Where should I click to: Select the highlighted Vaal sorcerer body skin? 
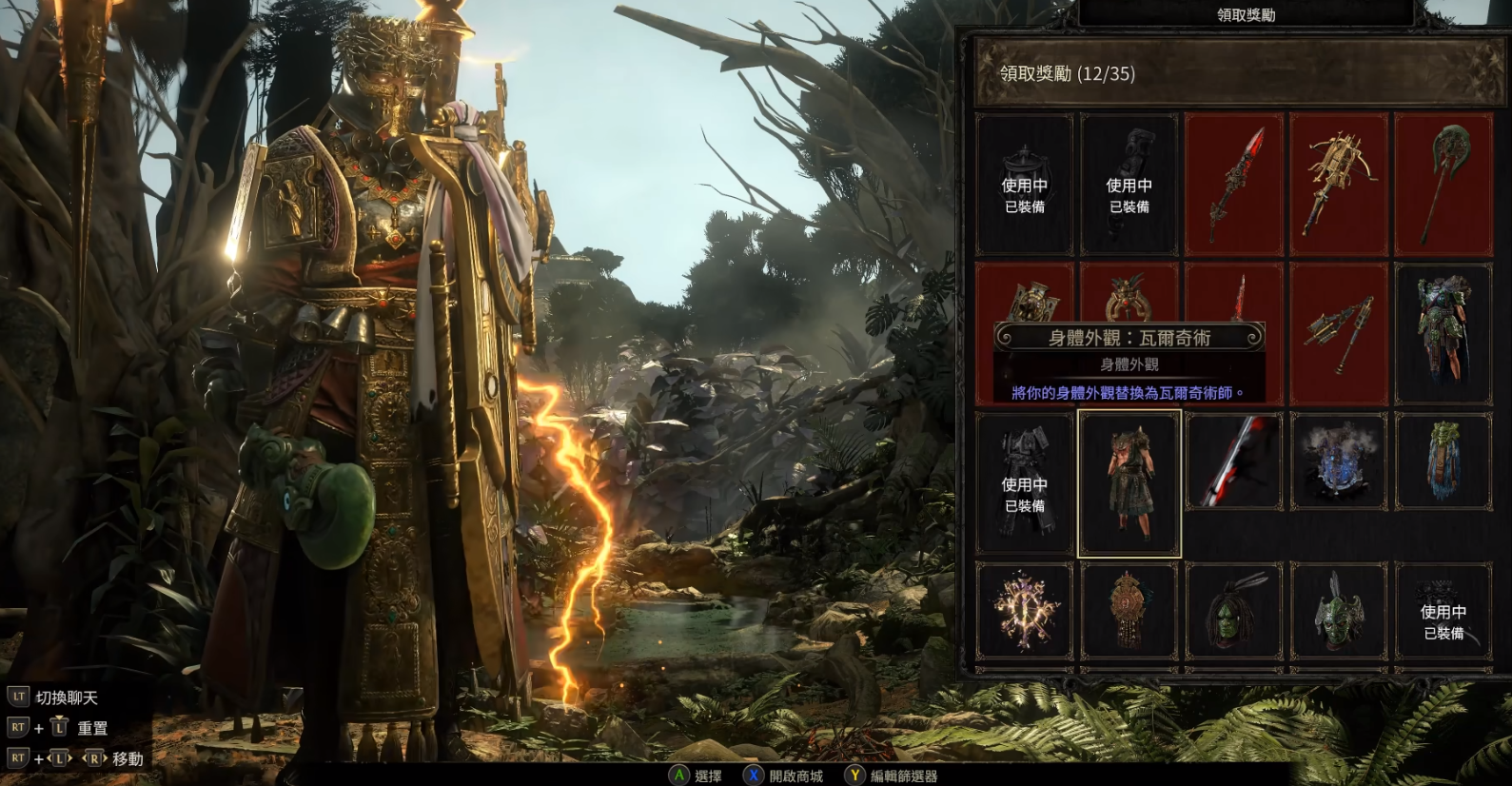[x=1129, y=483]
